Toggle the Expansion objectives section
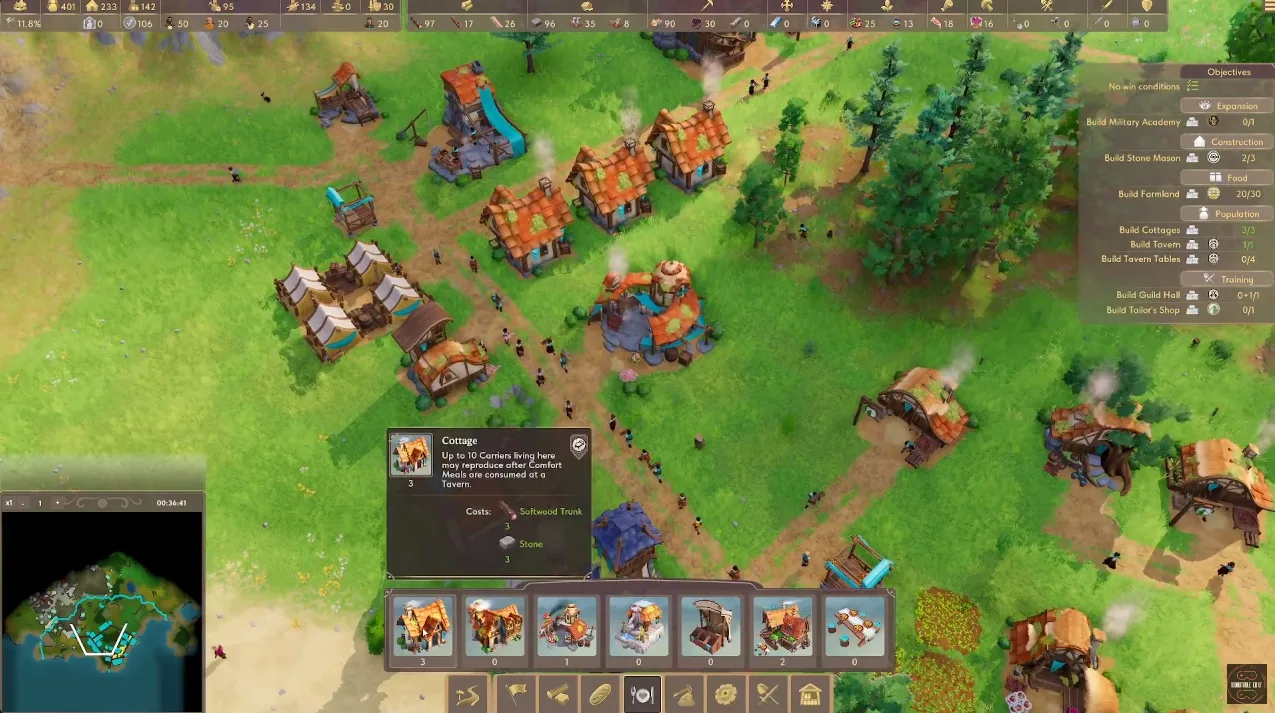Screen dimensions: 1275x713 tap(1229, 105)
